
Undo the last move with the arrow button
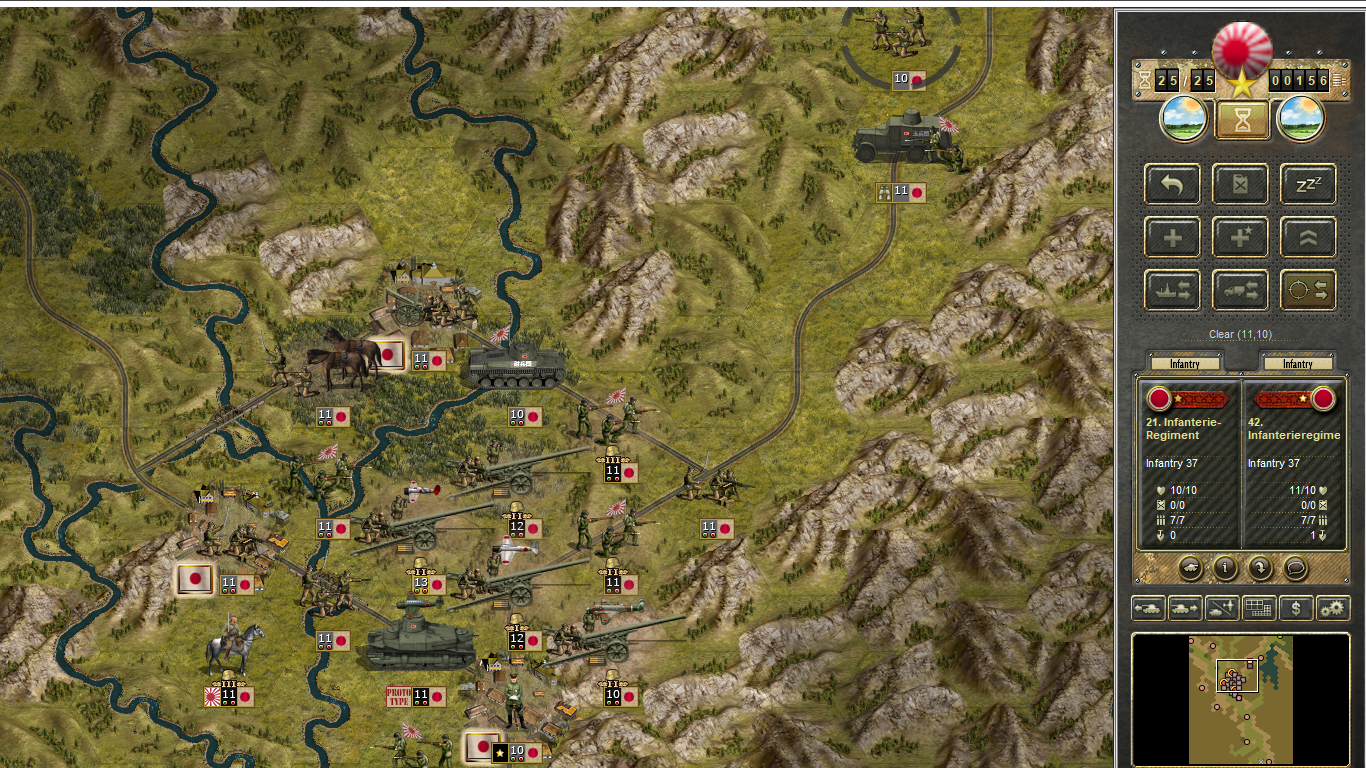(x=1172, y=184)
